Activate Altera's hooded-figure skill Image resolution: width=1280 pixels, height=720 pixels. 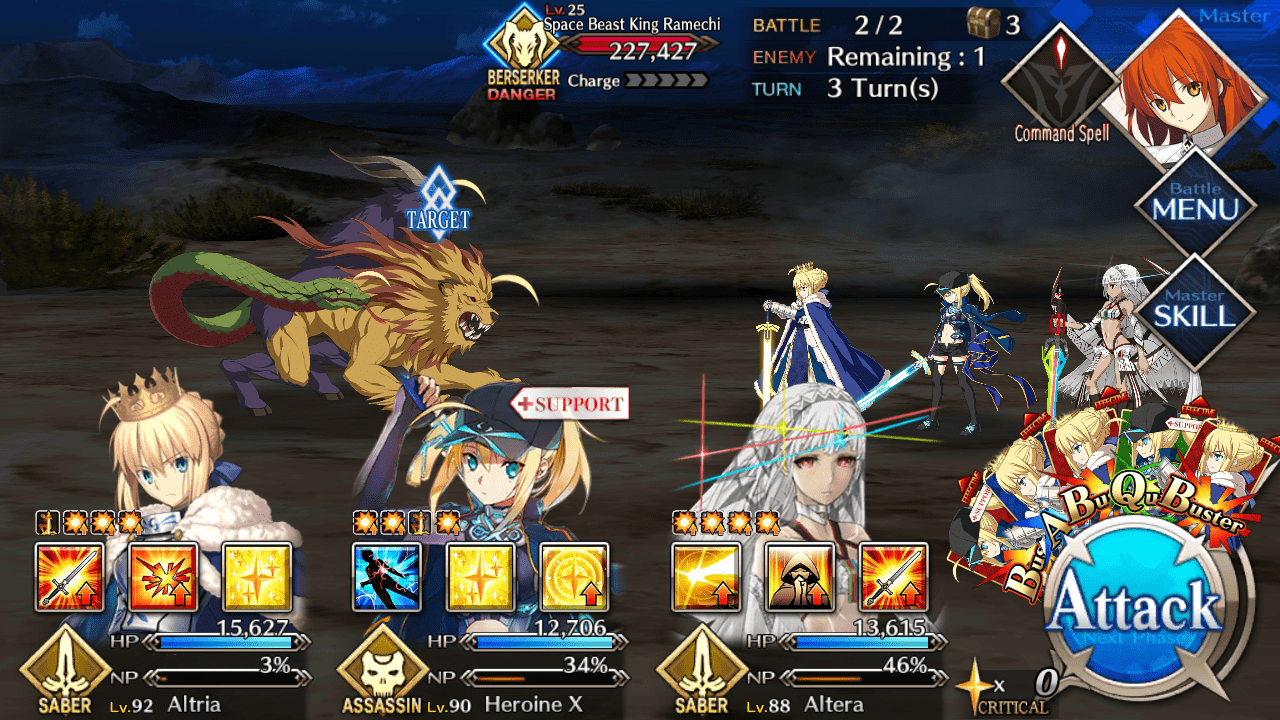800,577
